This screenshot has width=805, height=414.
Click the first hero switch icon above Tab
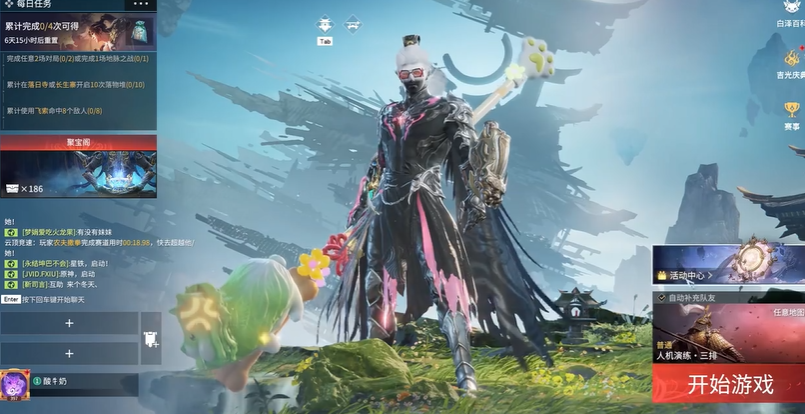[x=324, y=24]
